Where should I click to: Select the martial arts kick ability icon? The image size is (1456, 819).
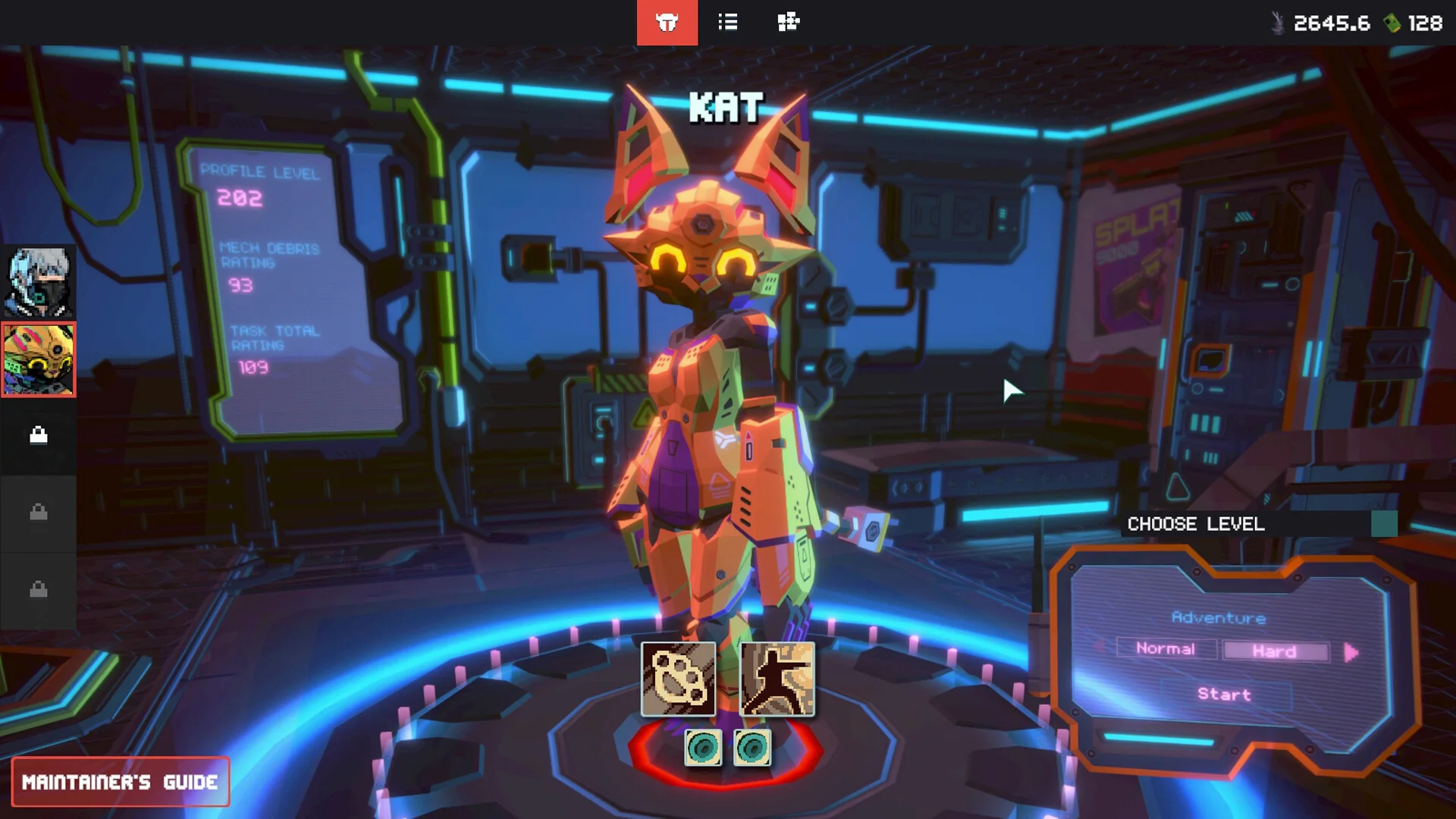tap(777, 679)
